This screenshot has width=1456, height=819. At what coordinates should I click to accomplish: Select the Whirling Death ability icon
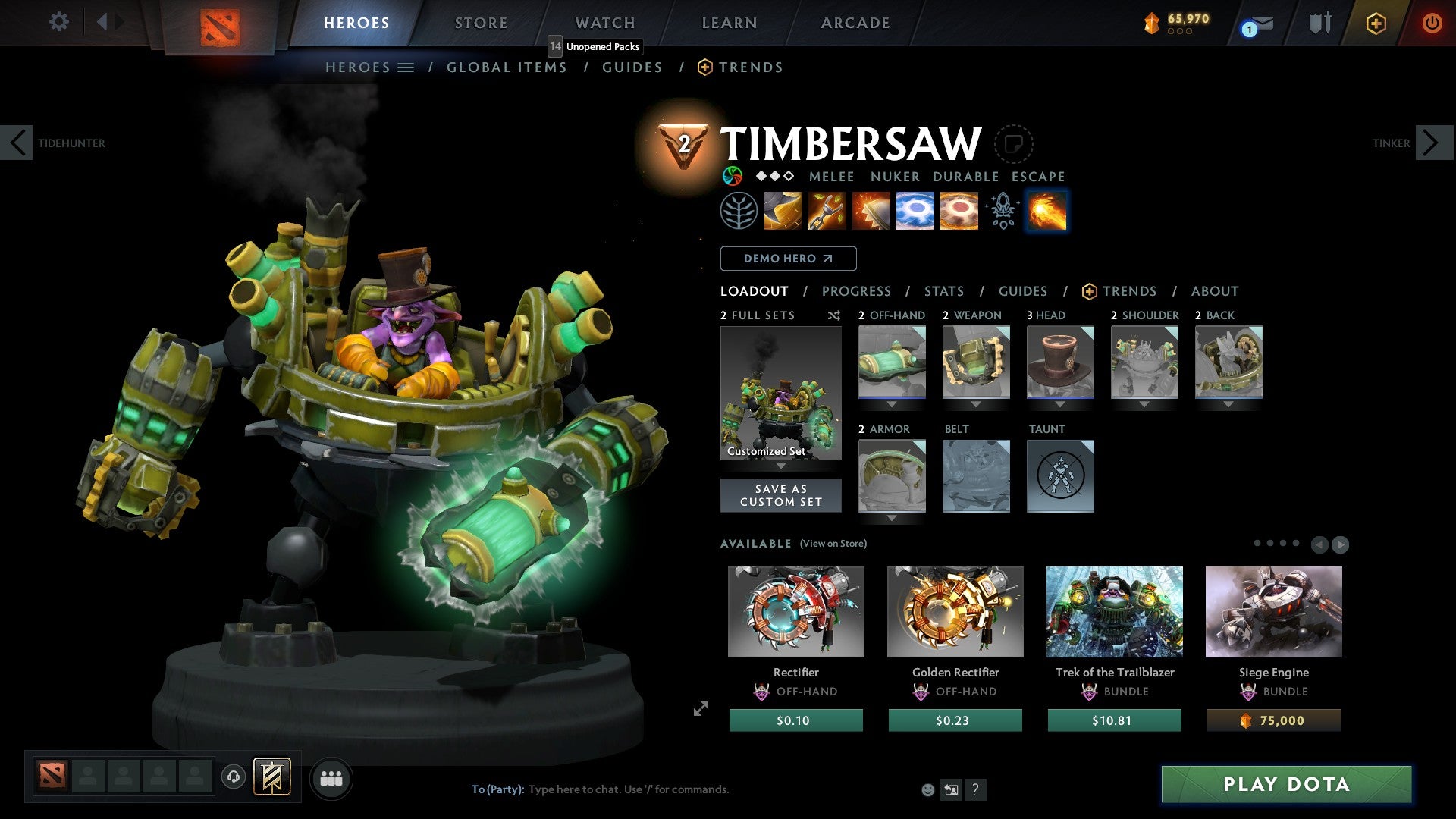pos(783,211)
